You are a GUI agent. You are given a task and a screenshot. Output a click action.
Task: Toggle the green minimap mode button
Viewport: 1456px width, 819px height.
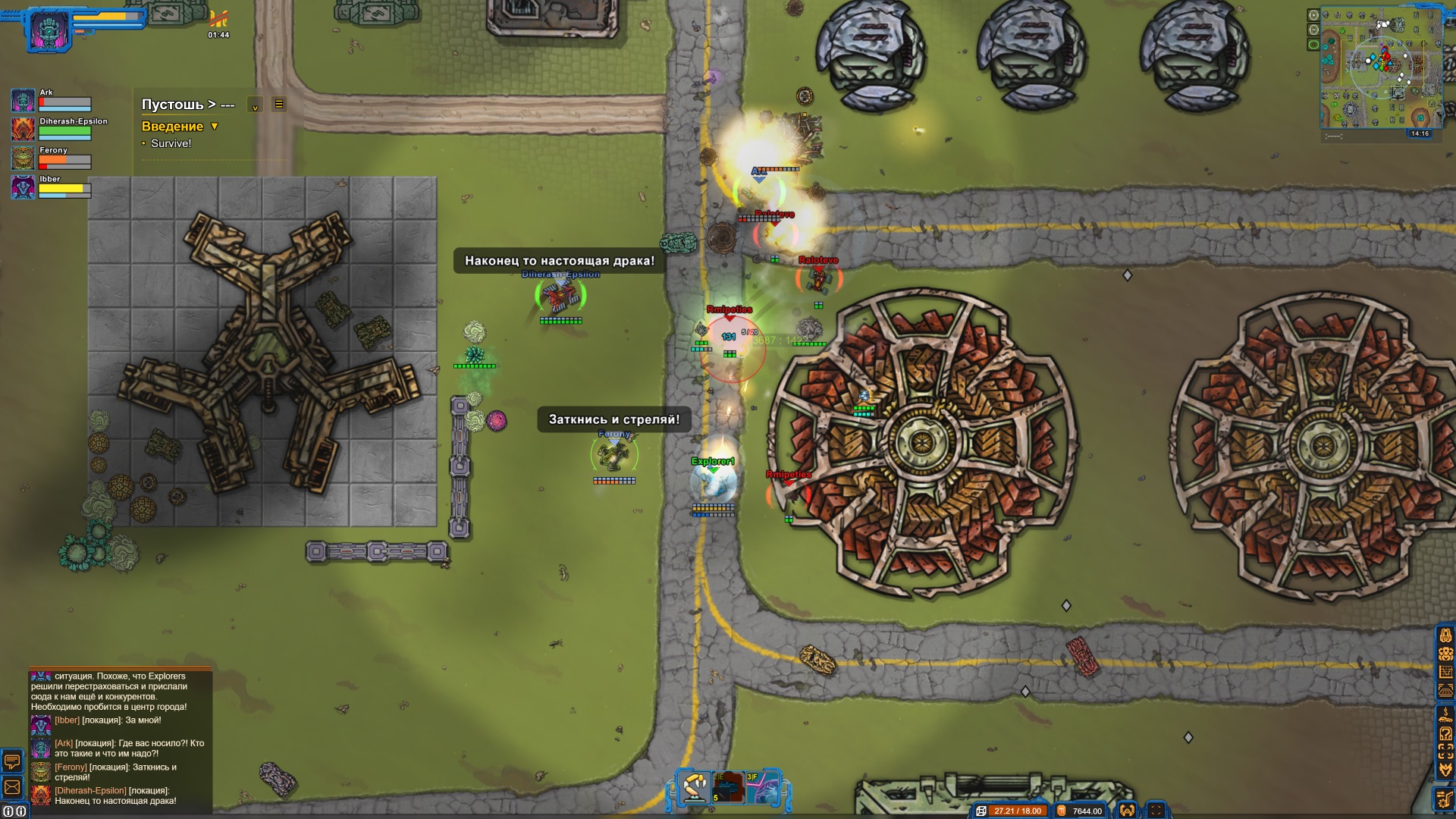pyautogui.click(x=1313, y=45)
